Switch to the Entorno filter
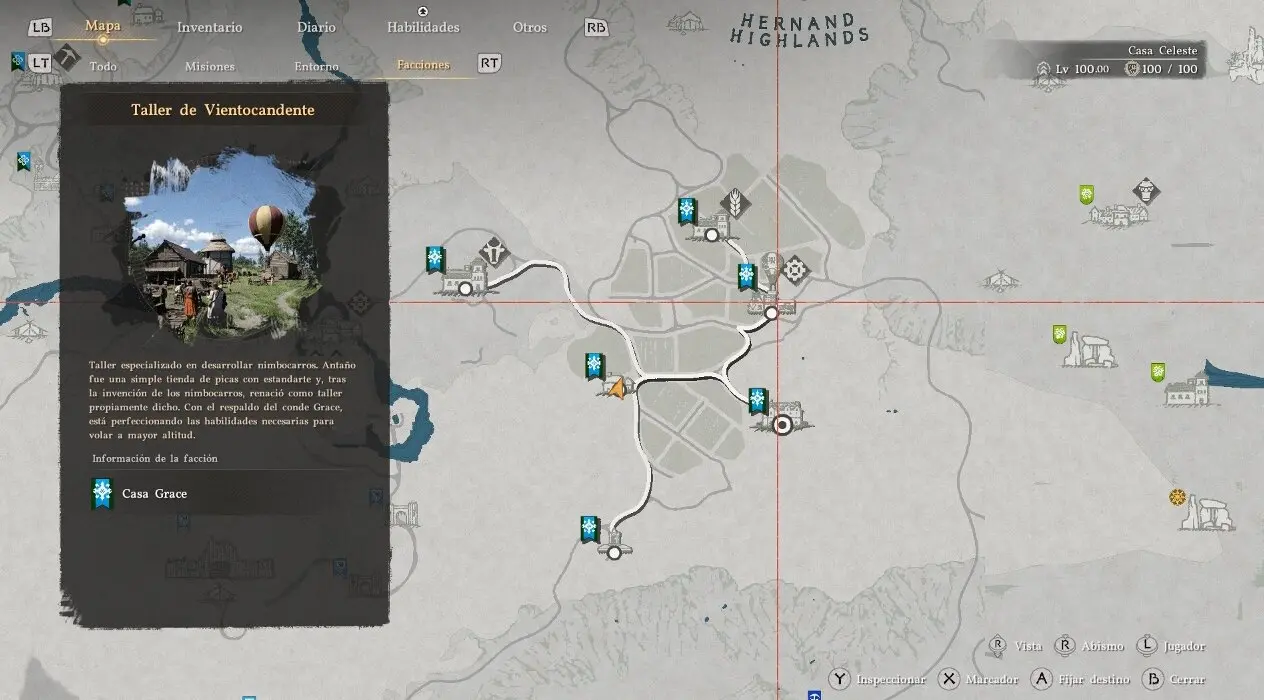The image size is (1264, 700). click(316, 66)
